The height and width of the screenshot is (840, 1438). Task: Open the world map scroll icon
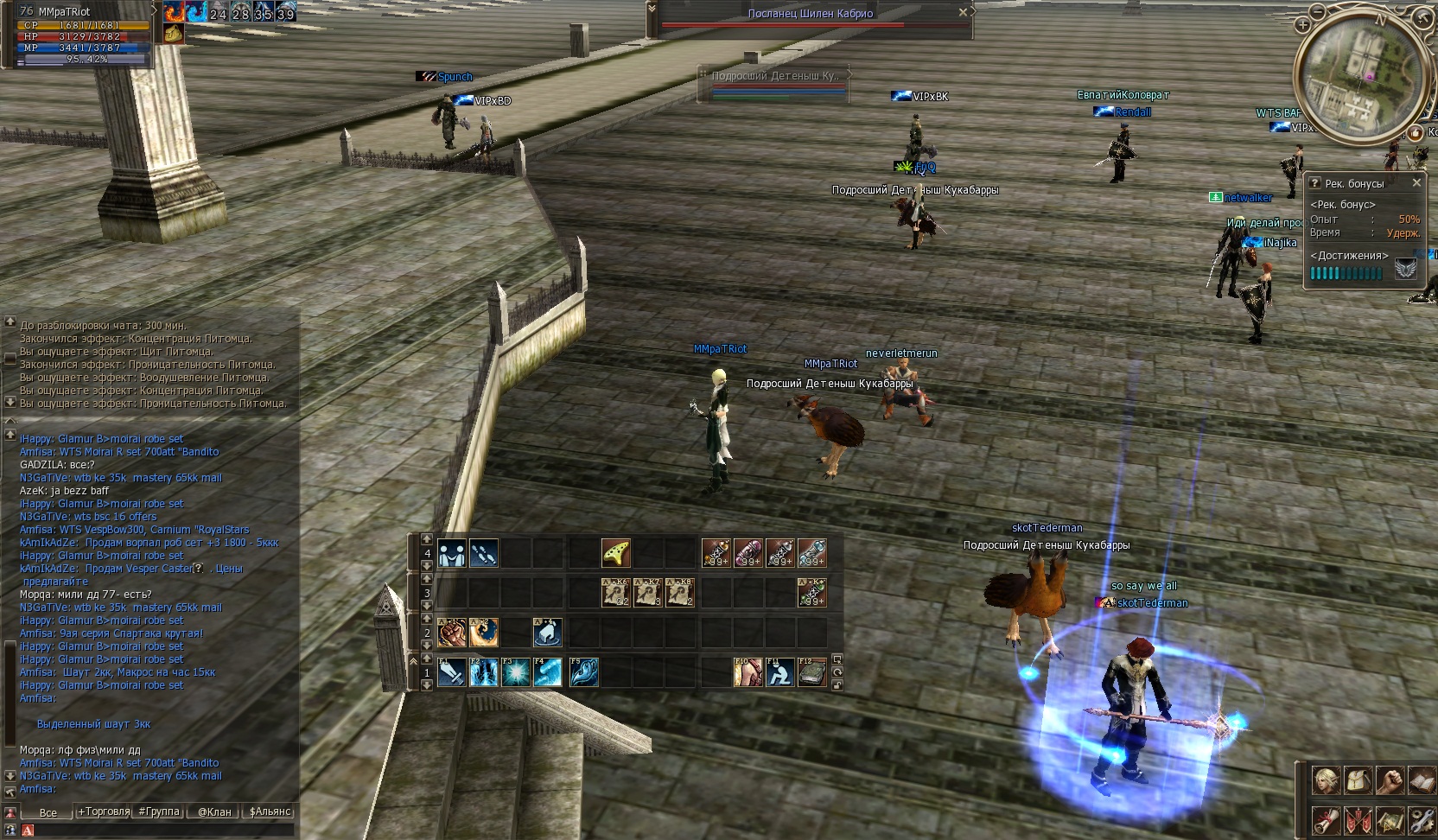(1390, 819)
